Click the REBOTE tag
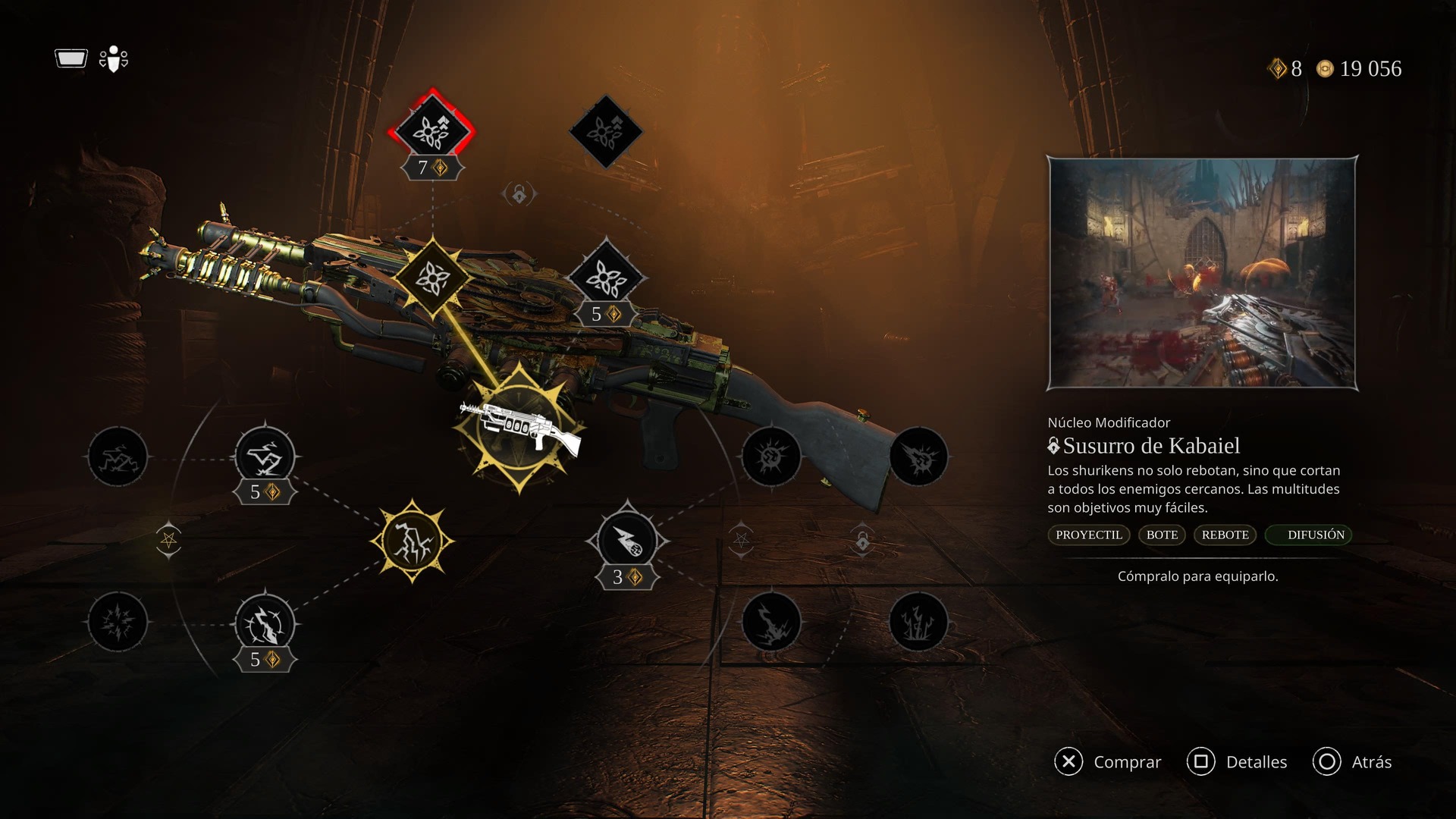 coord(1225,535)
